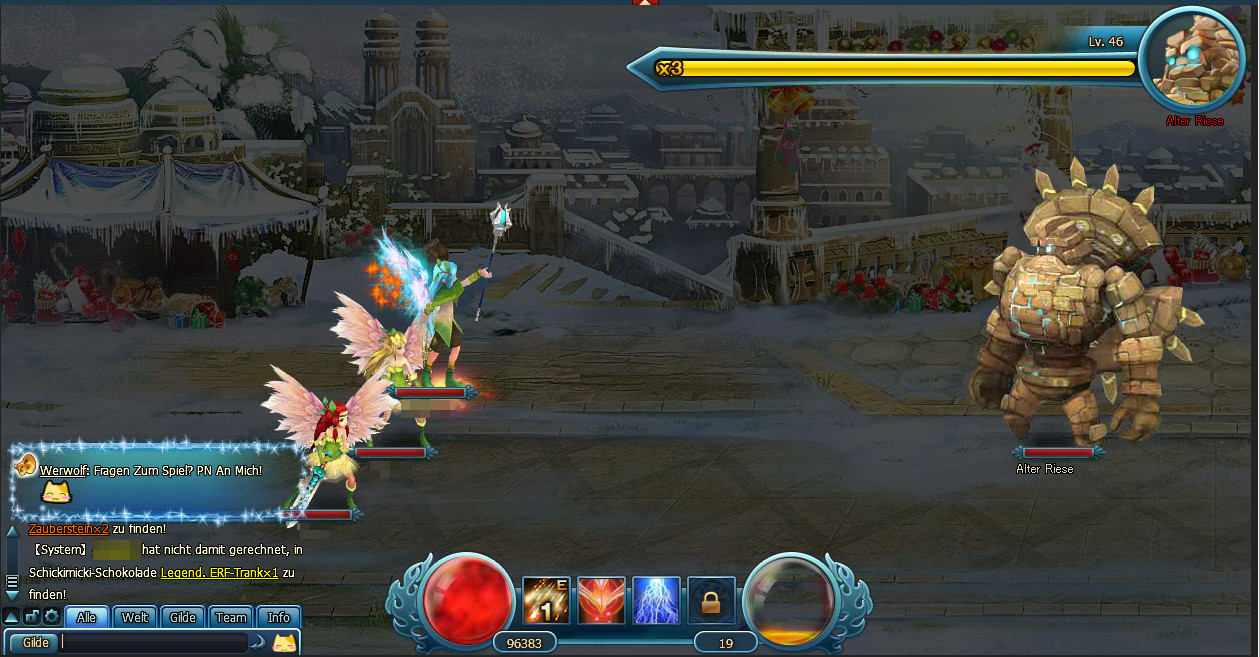
Task: Open the Welt chat tab
Action: coord(135,617)
